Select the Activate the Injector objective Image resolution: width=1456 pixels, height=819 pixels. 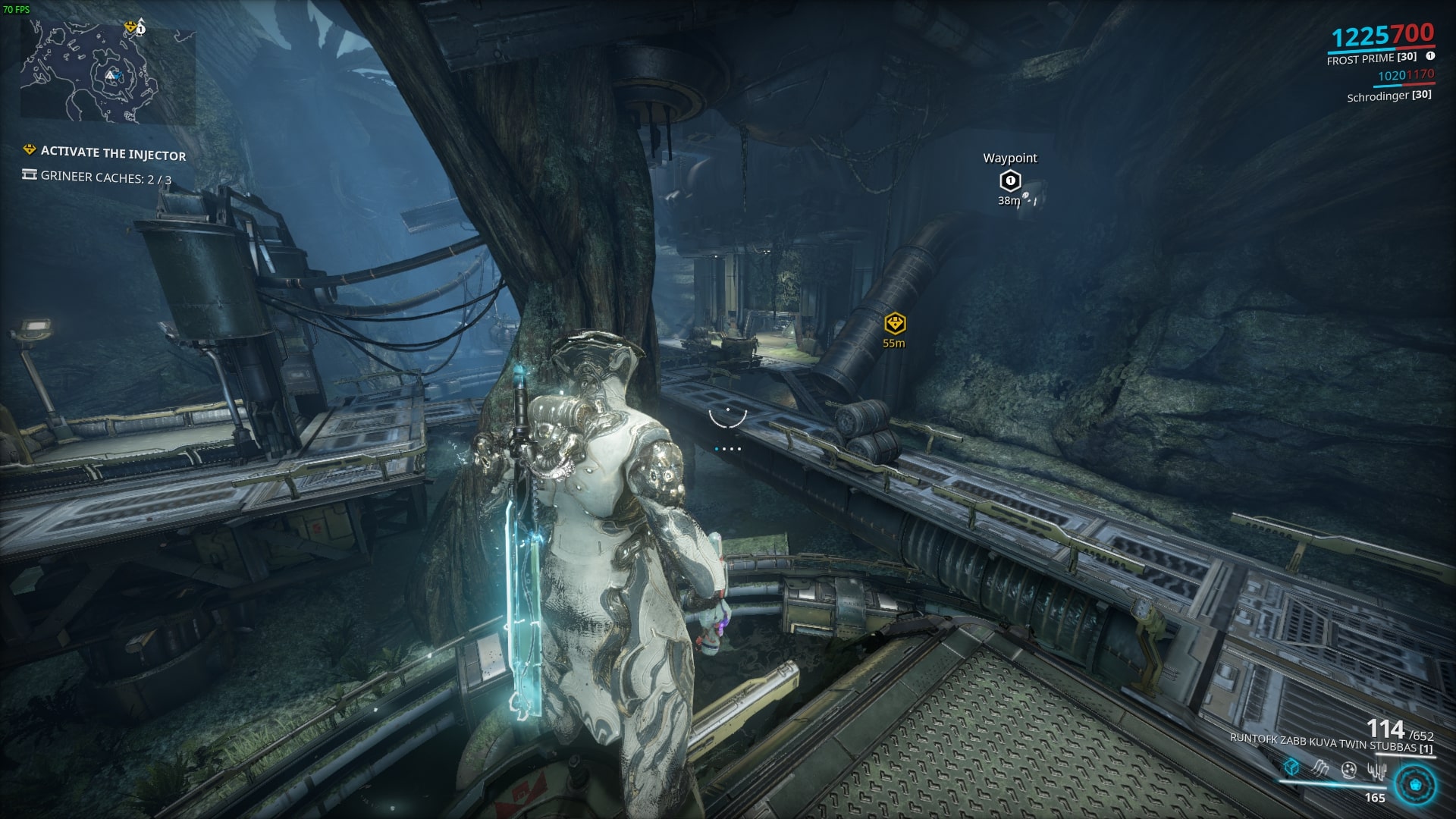click(x=112, y=153)
